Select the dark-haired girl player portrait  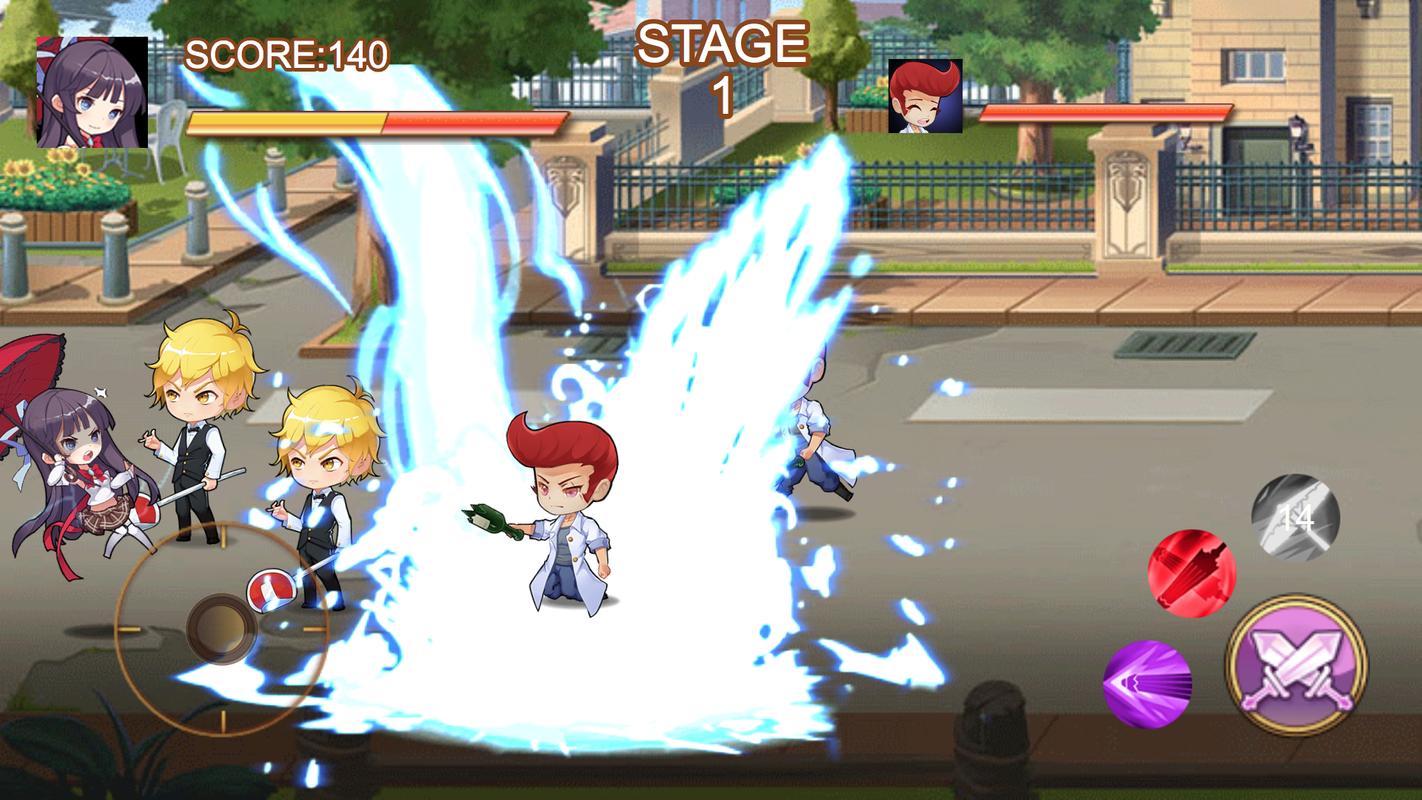[x=92, y=92]
